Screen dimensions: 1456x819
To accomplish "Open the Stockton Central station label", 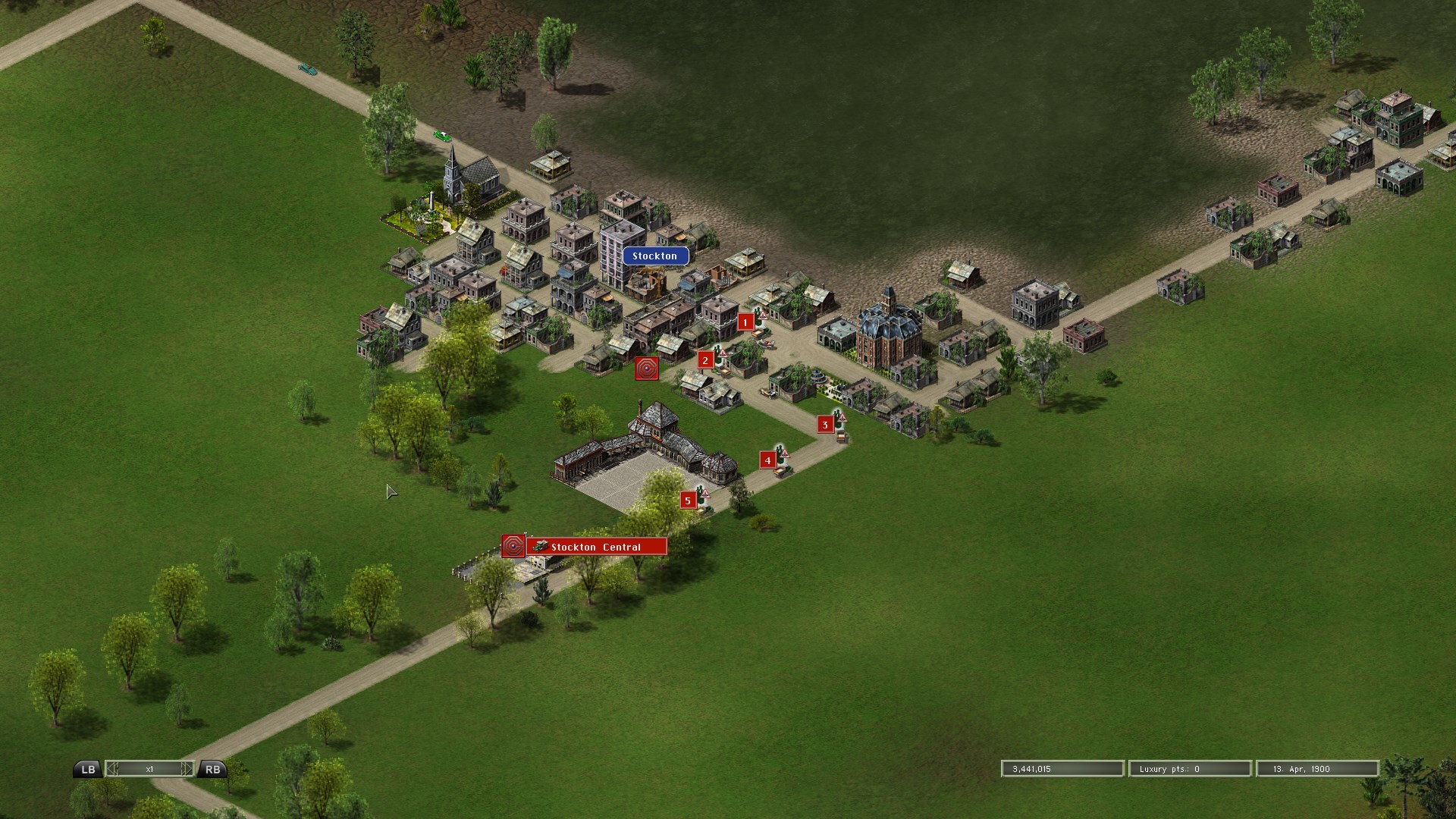I will click(596, 547).
